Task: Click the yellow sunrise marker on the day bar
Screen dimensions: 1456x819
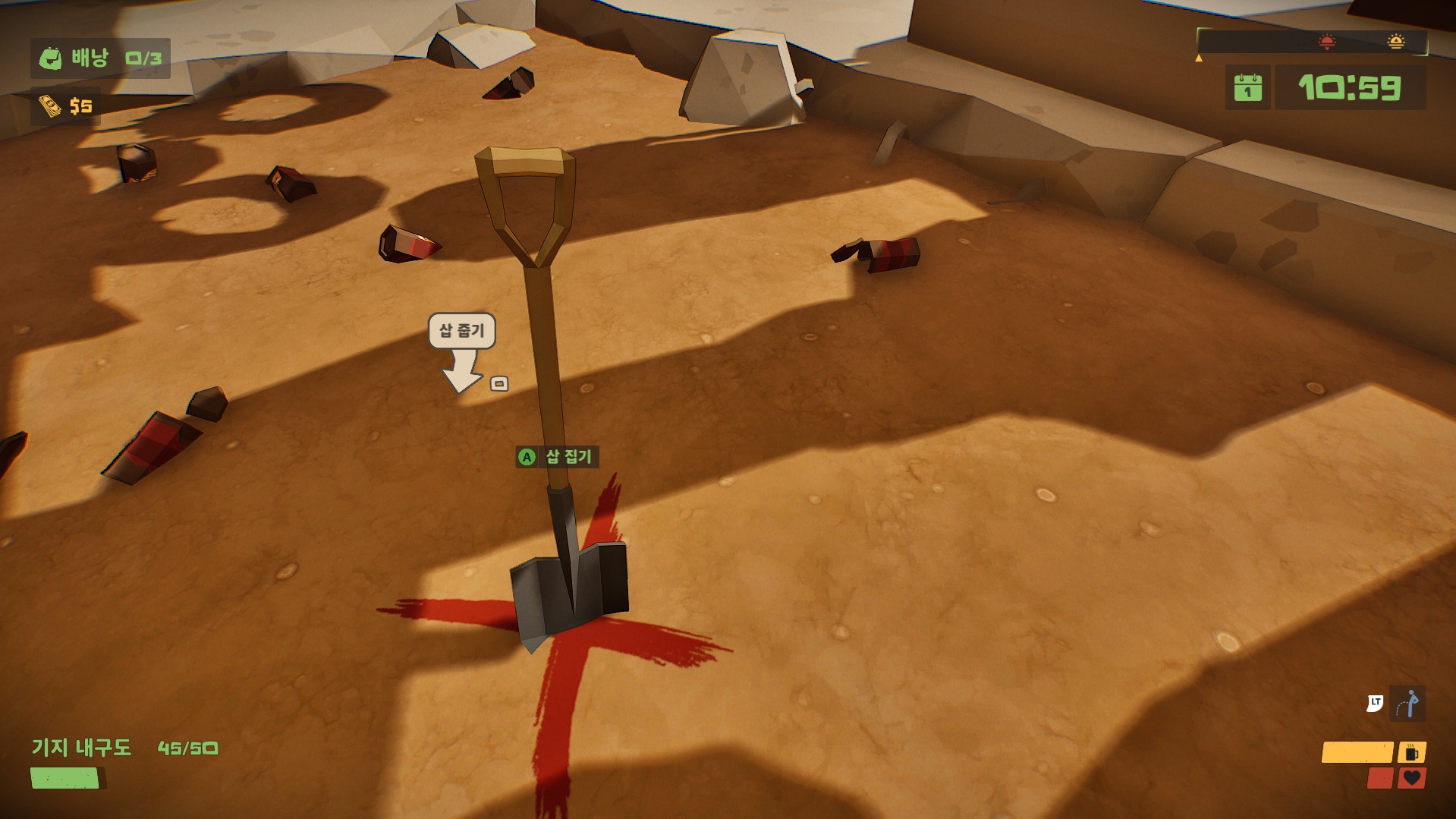Action: (x=1395, y=42)
